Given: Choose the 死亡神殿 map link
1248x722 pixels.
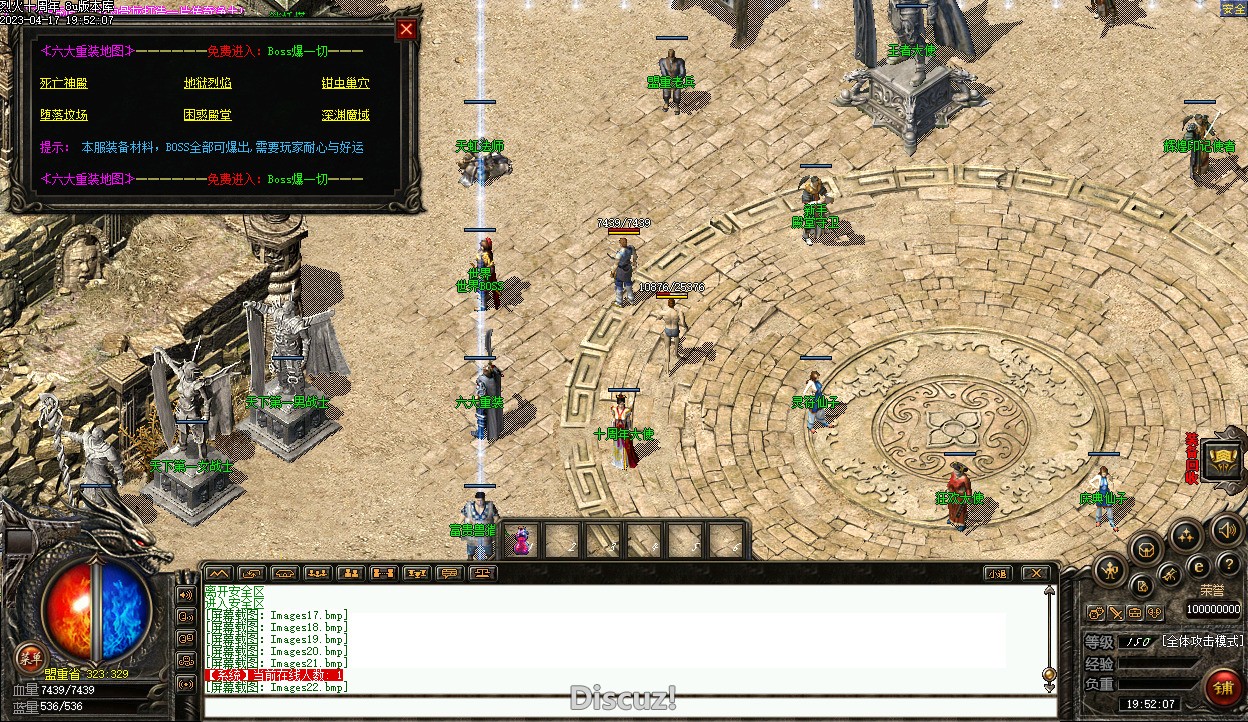Looking at the screenshot, I should pos(64,83).
